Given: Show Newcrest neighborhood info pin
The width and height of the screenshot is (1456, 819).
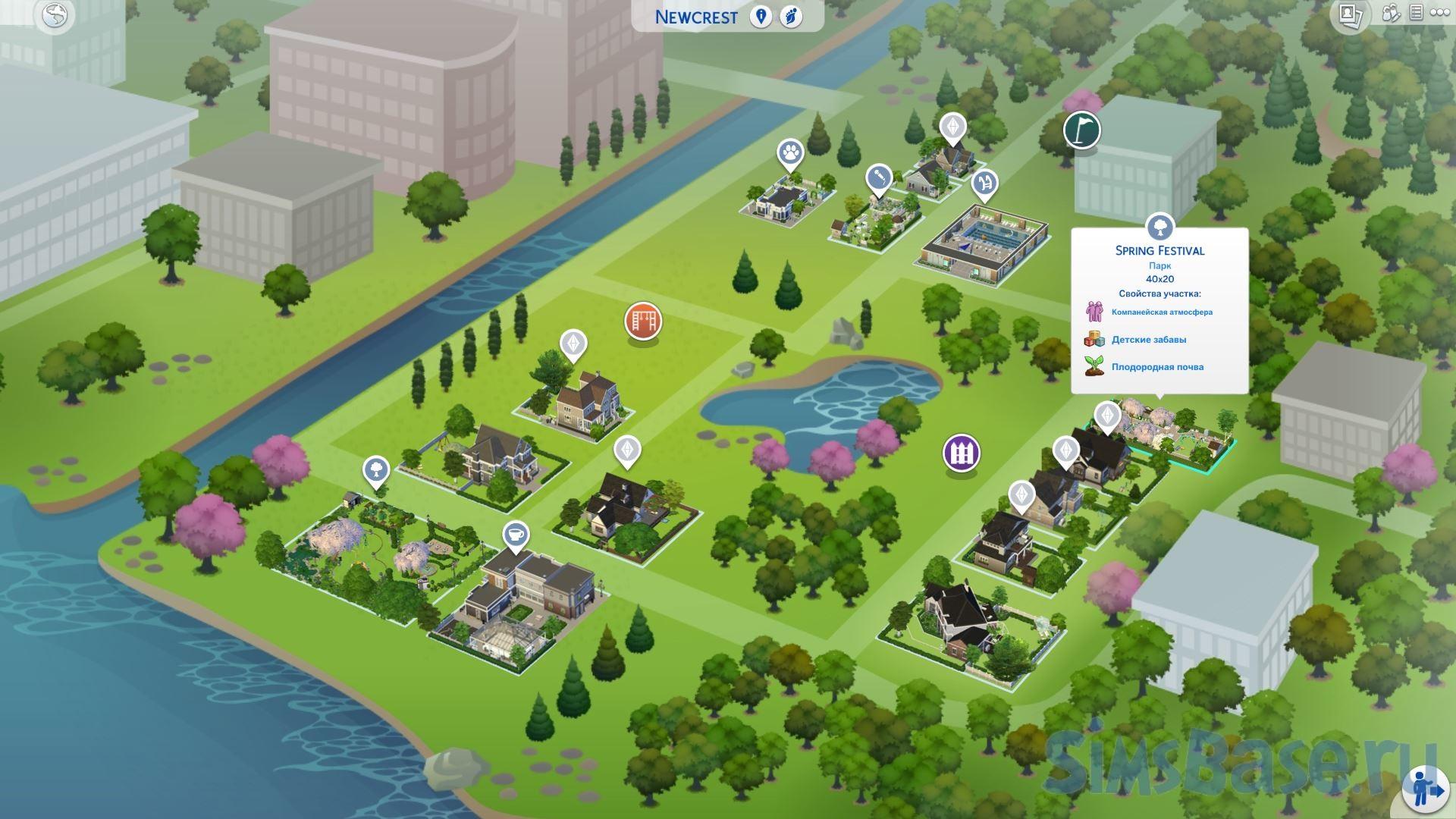Looking at the screenshot, I should point(761,17).
